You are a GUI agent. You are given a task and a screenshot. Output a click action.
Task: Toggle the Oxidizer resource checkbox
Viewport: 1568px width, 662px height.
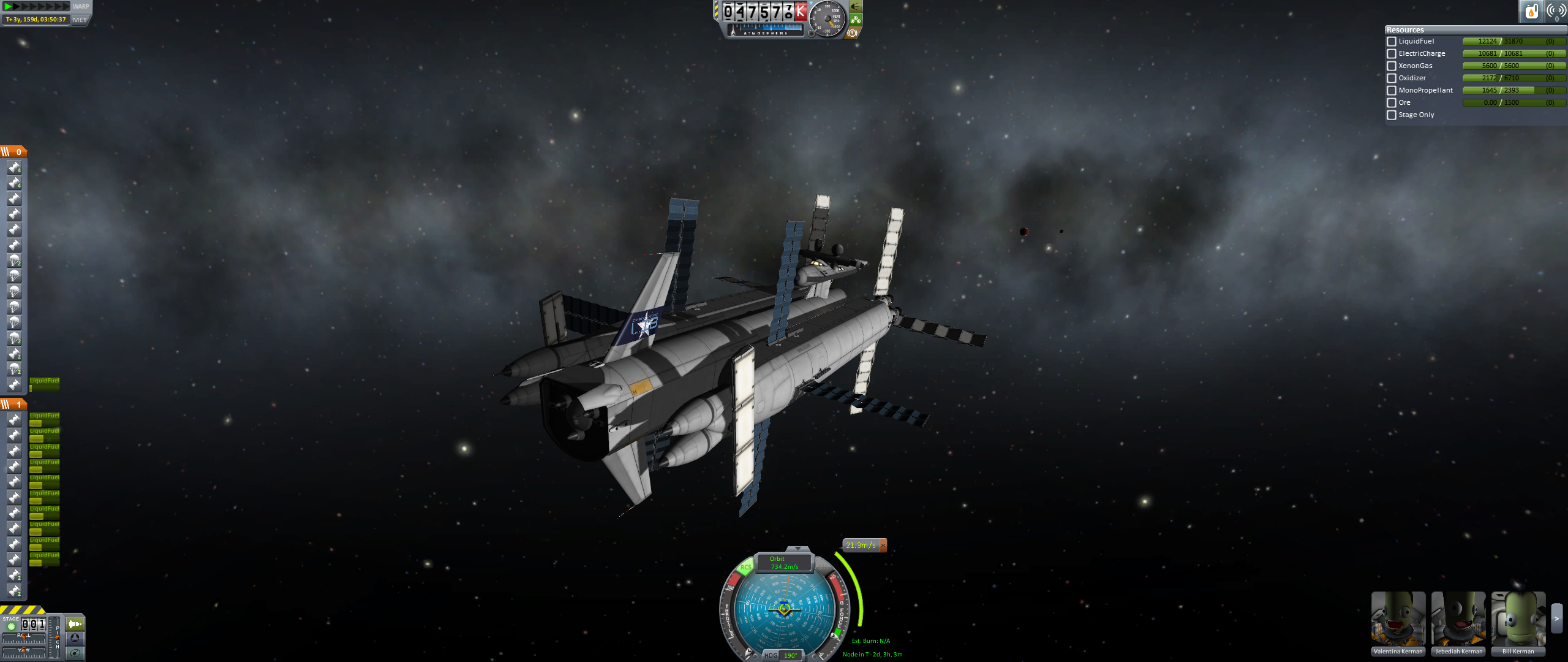tap(1392, 78)
